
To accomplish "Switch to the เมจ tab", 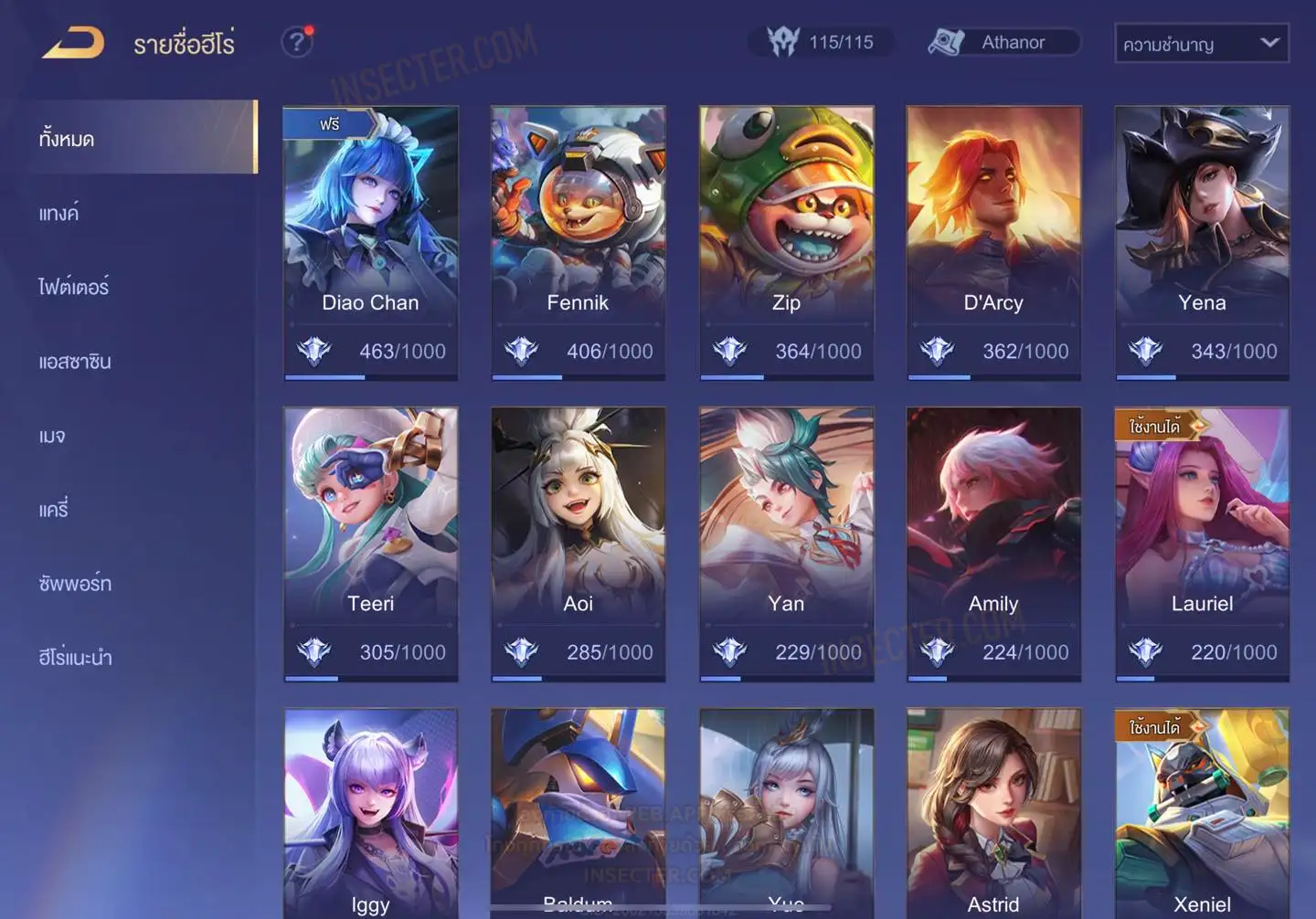I will 52,436.
